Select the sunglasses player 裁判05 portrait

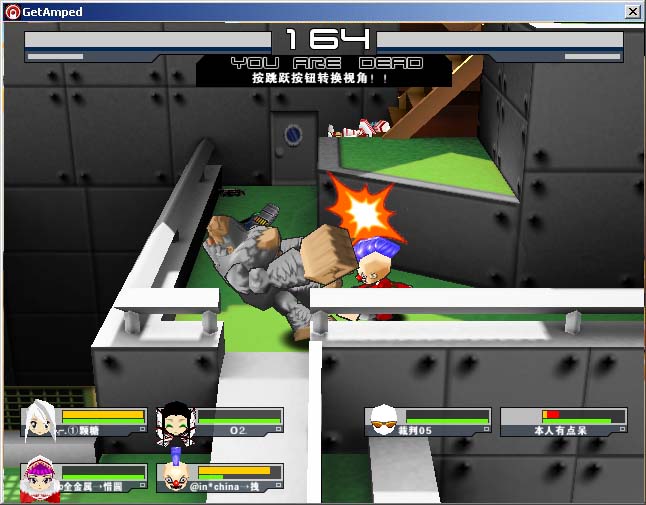point(384,422)
